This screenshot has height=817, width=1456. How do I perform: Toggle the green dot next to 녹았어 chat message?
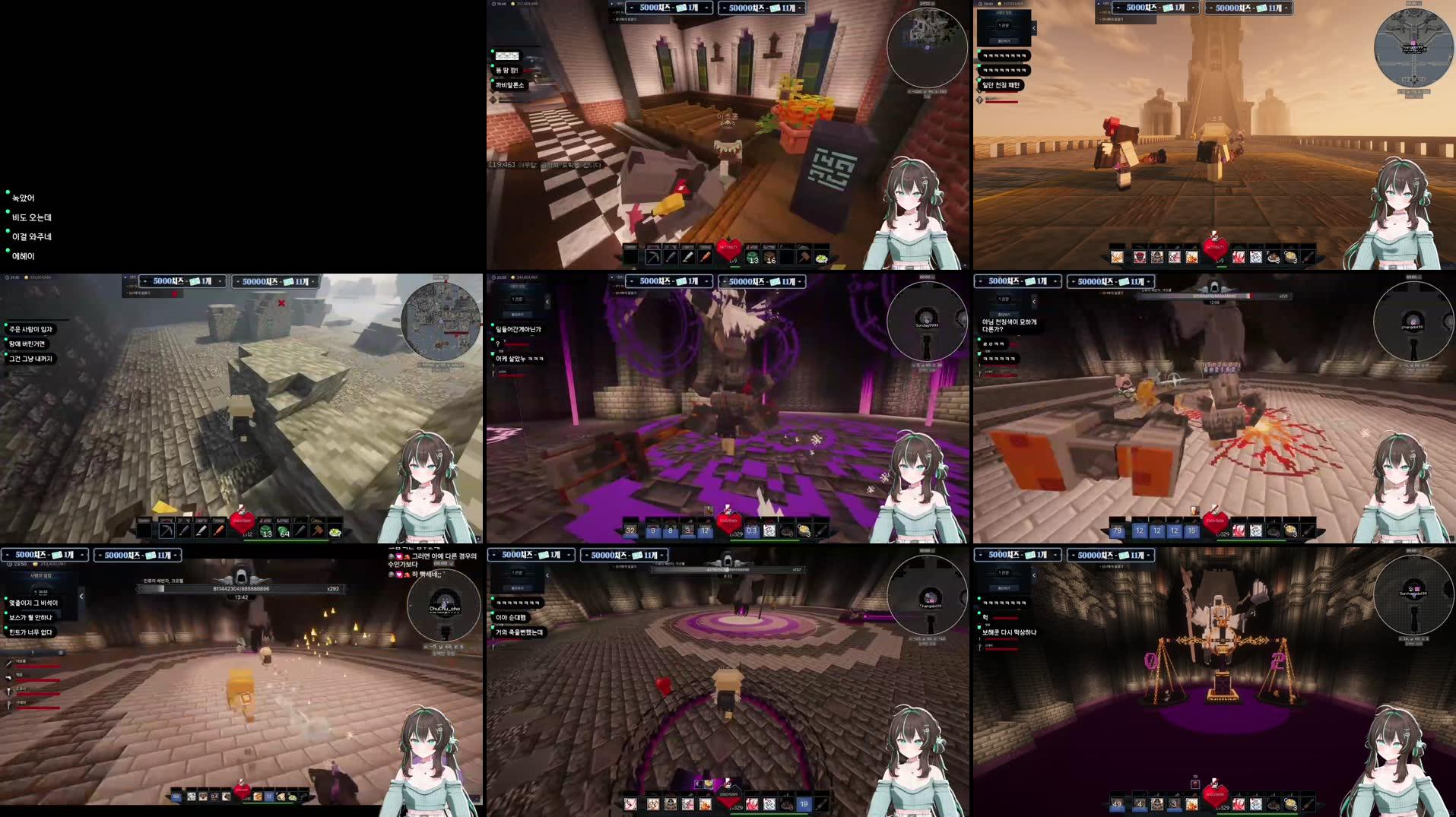tap(9, 192)
